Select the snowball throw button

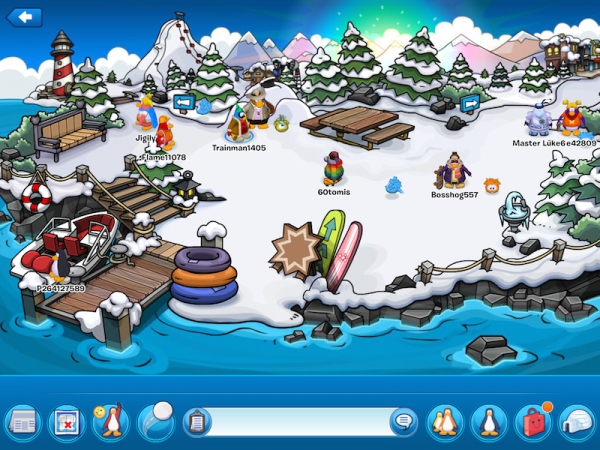pyautogui.click(x=156, y=420)
